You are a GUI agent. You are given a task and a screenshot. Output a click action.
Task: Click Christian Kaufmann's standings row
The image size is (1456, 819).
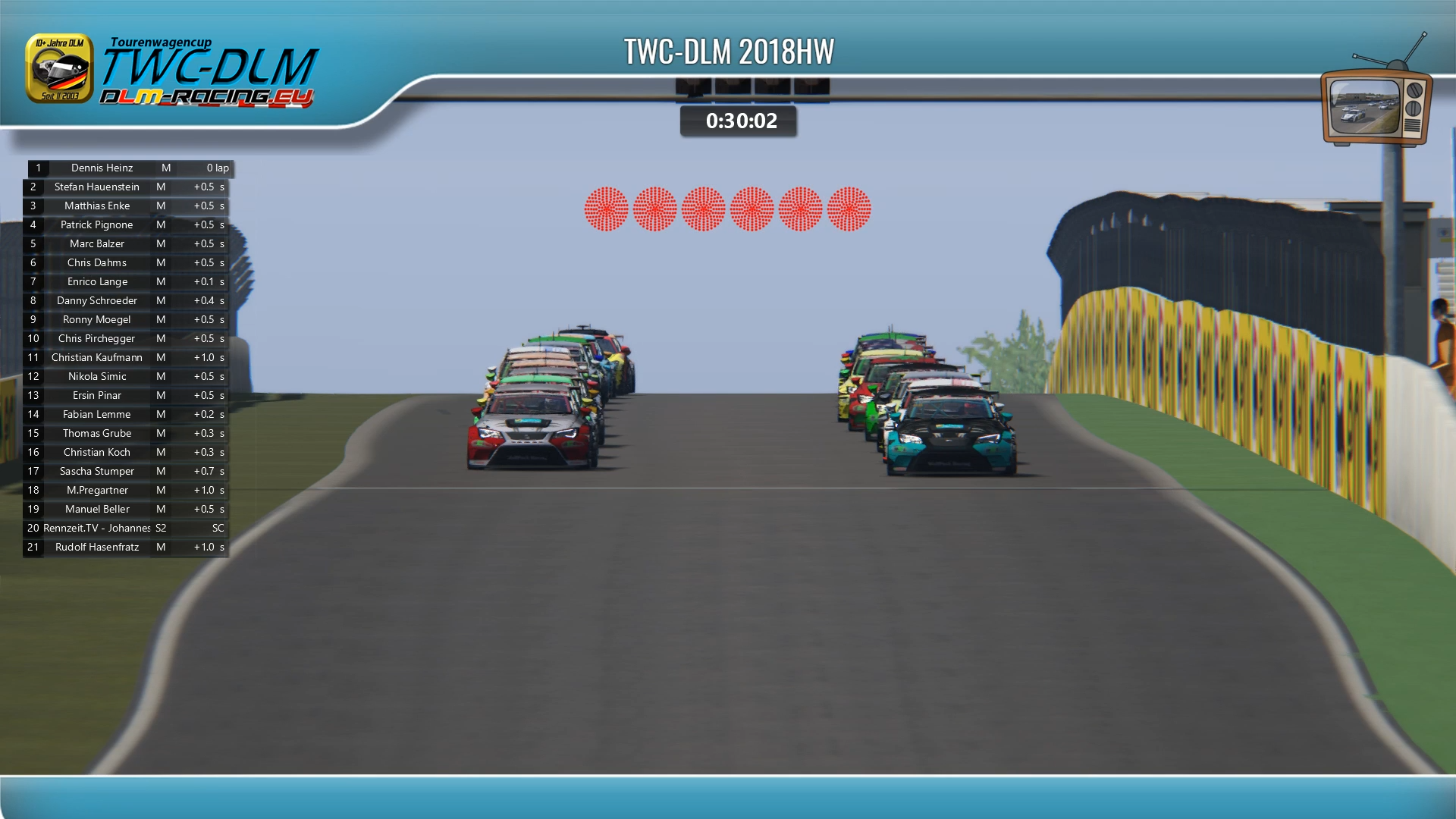[x=97, y=358]
